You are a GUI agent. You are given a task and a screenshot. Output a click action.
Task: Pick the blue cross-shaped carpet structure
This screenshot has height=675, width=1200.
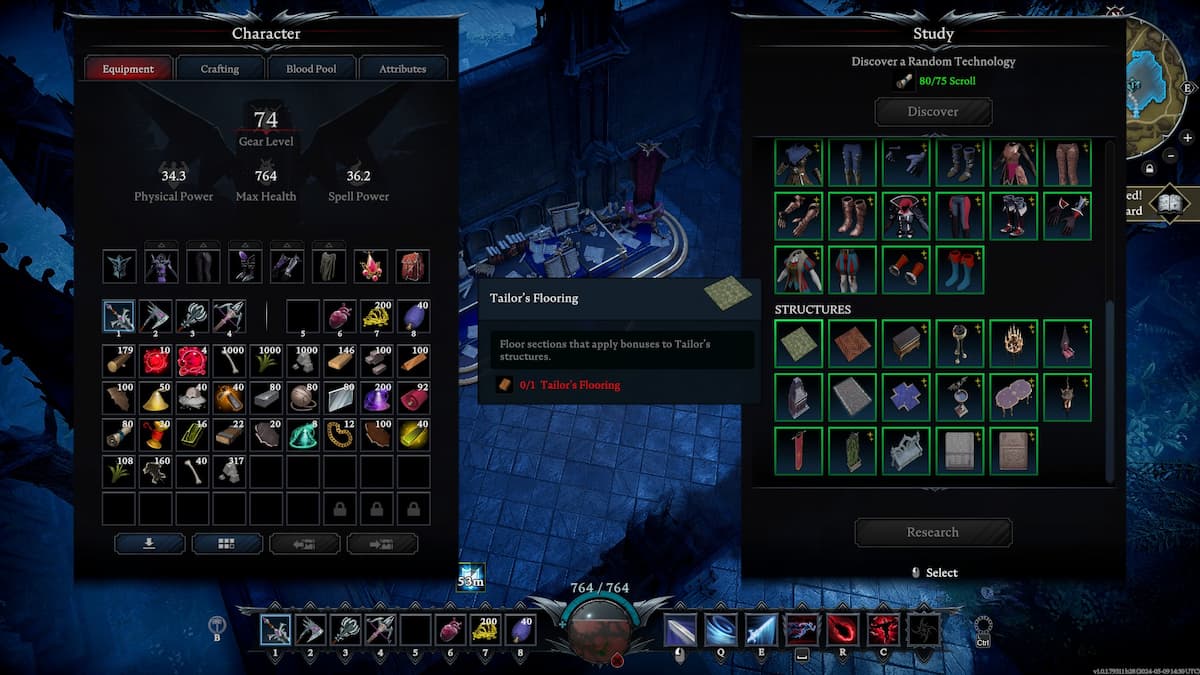click(x=906, y=397)
